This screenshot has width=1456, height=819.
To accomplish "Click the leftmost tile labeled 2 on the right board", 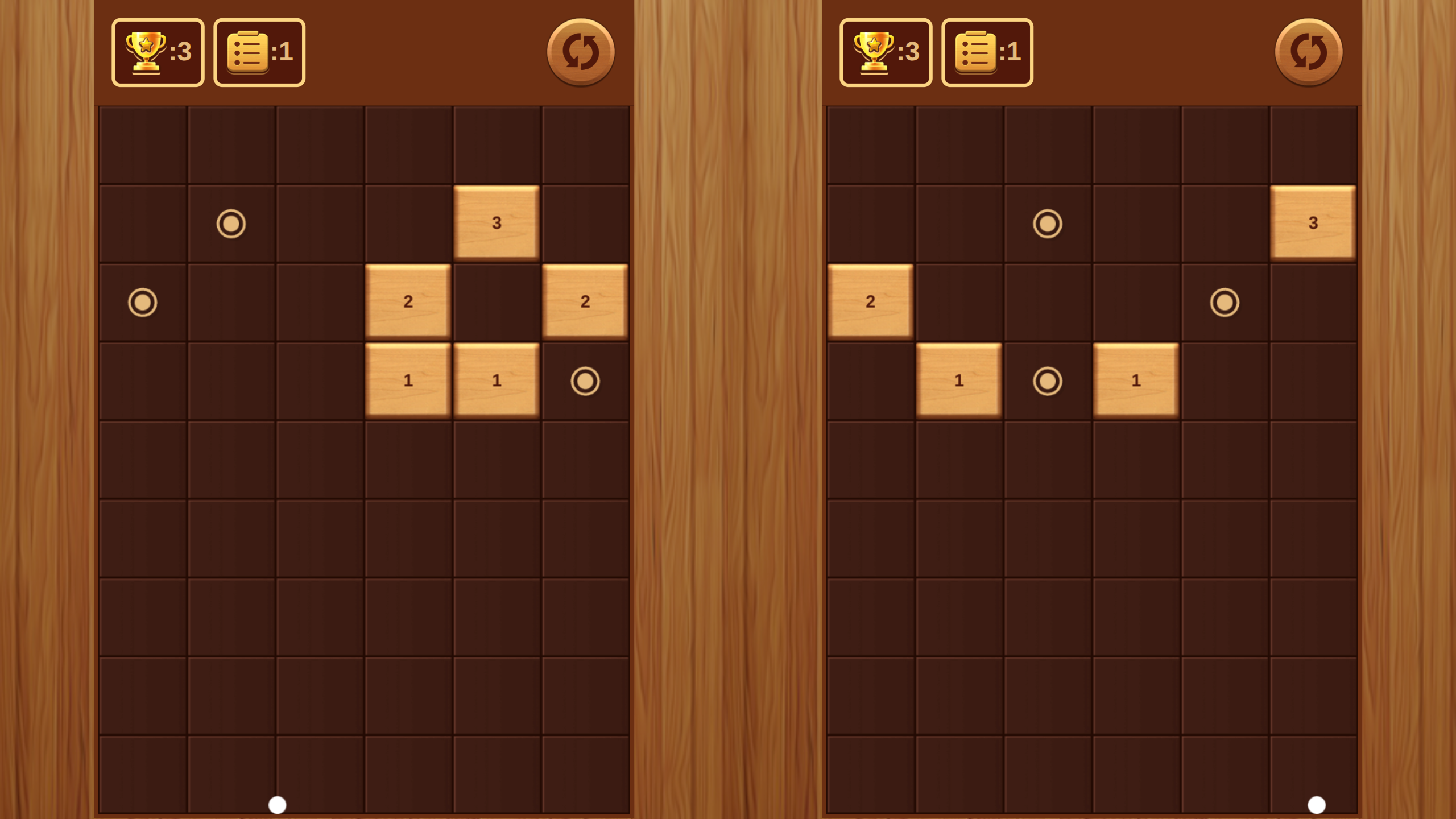I will pos(870,303).
